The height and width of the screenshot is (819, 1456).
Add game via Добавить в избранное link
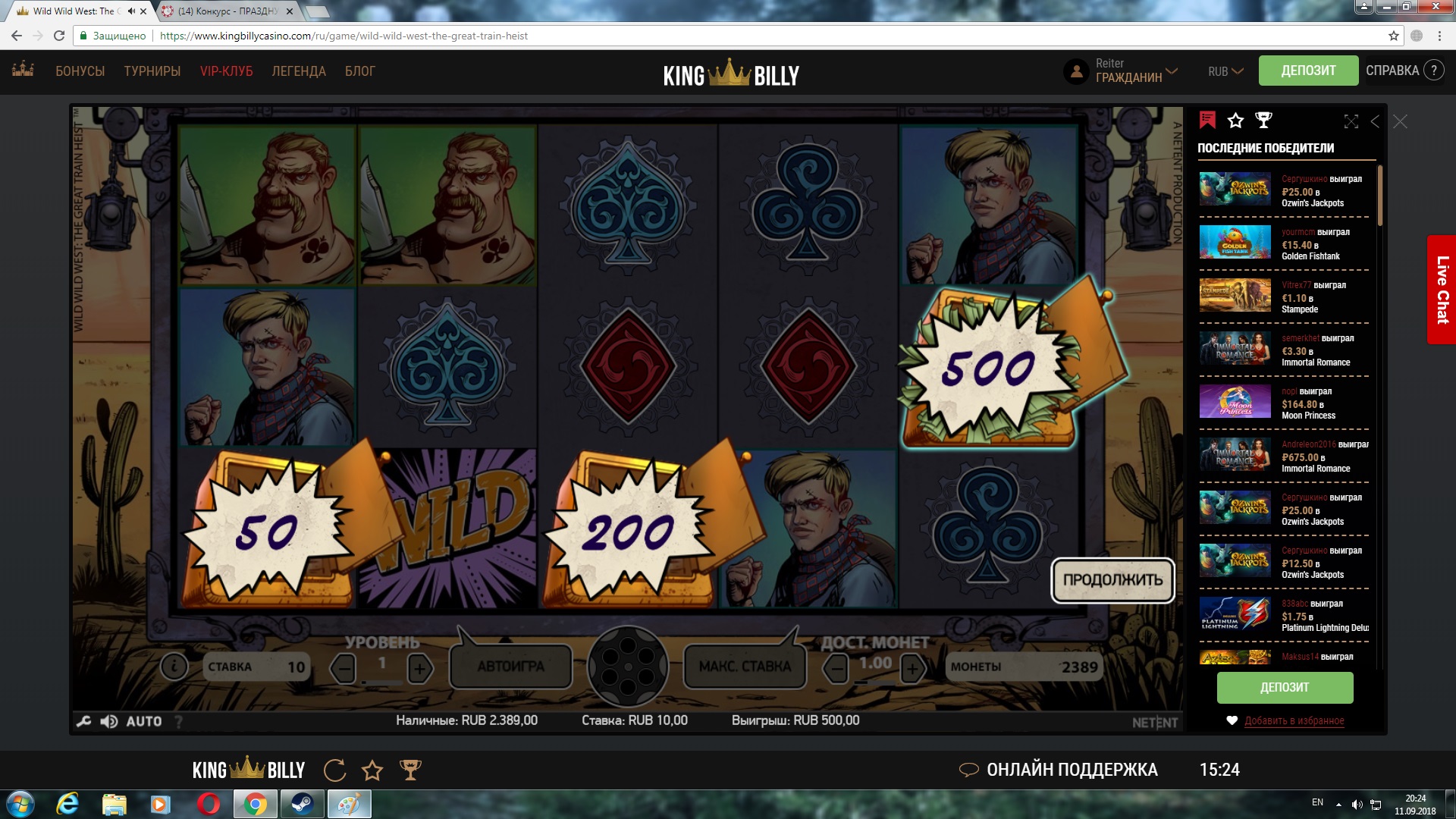click(x=1294, y=720)
